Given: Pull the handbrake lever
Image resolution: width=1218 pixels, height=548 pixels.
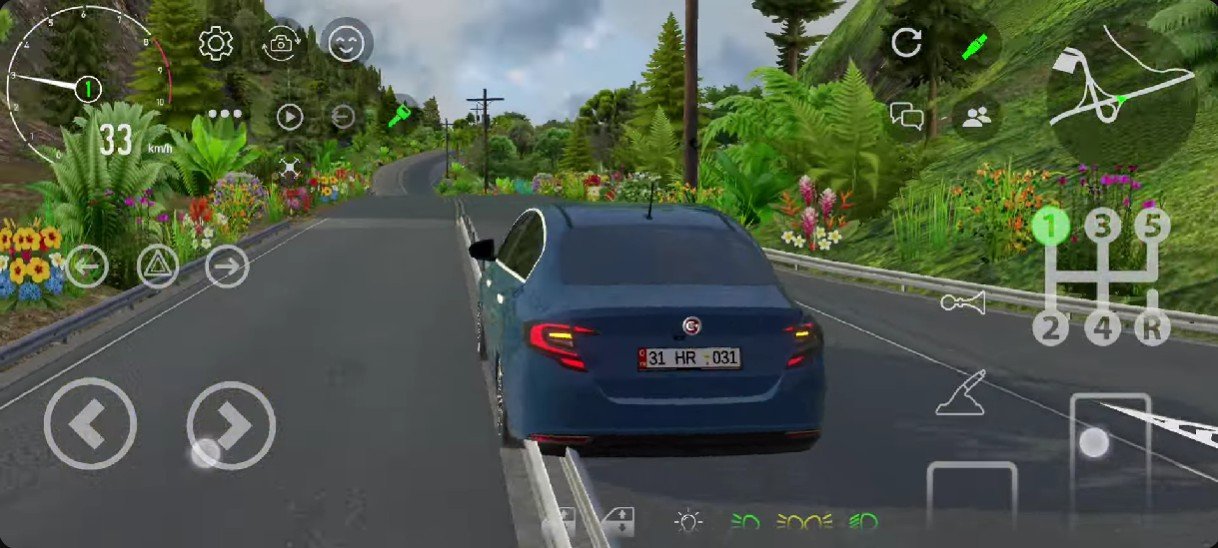Looking at the screenshot, I should pos(961,392).
